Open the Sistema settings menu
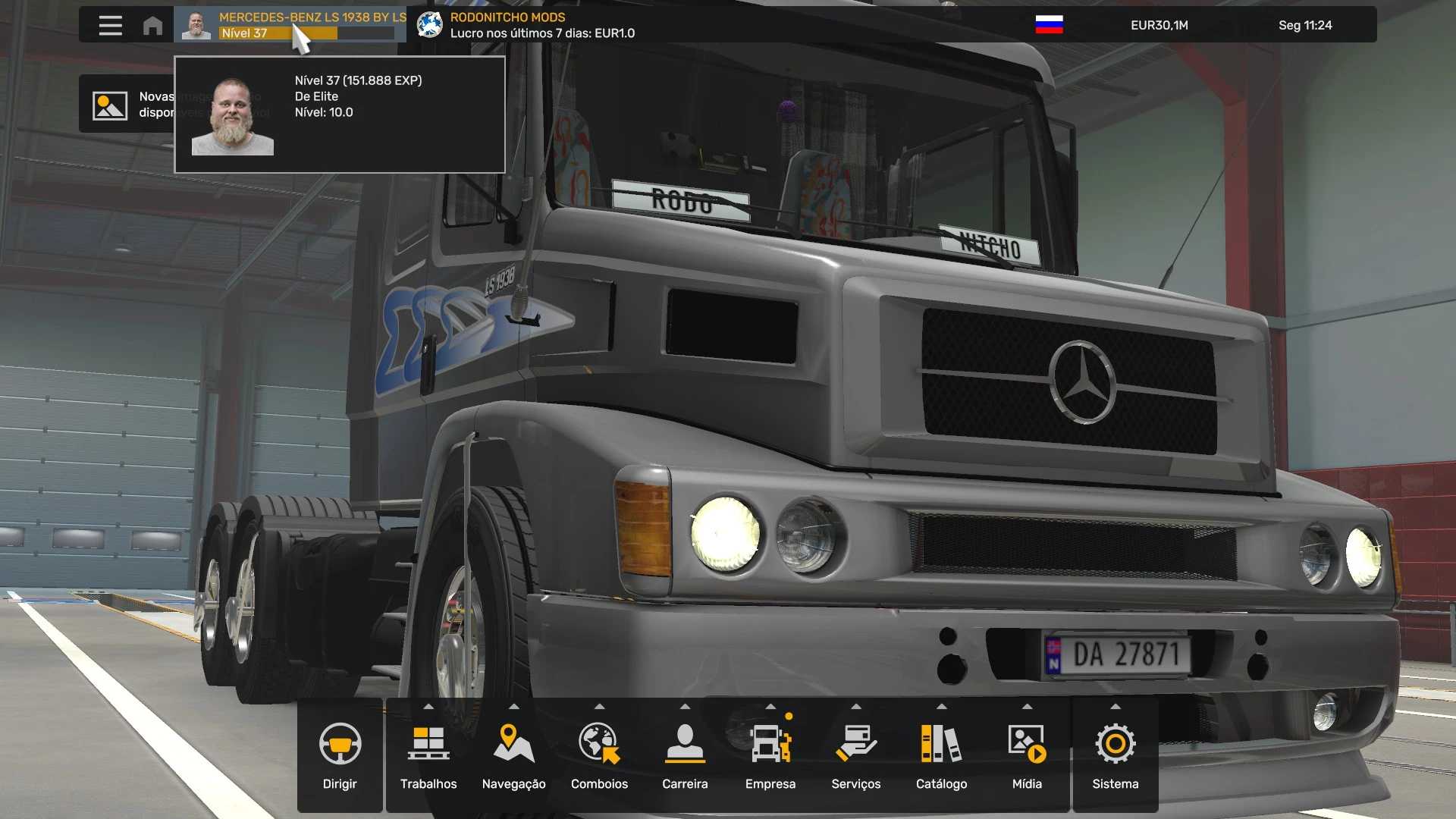 (x=1115, y=755)
